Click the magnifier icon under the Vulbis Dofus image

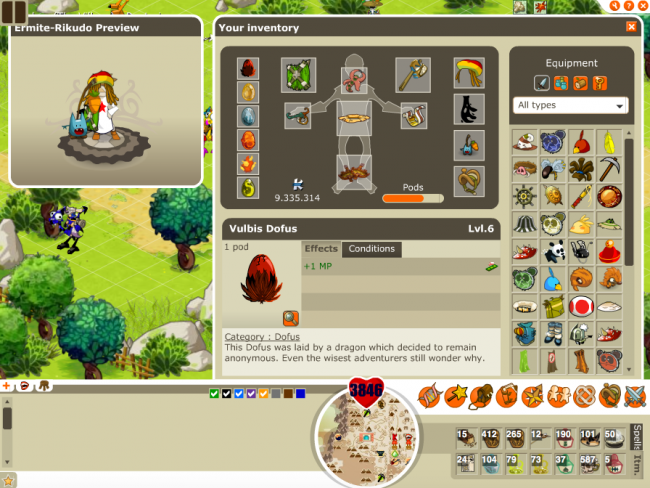click(290, 318)
